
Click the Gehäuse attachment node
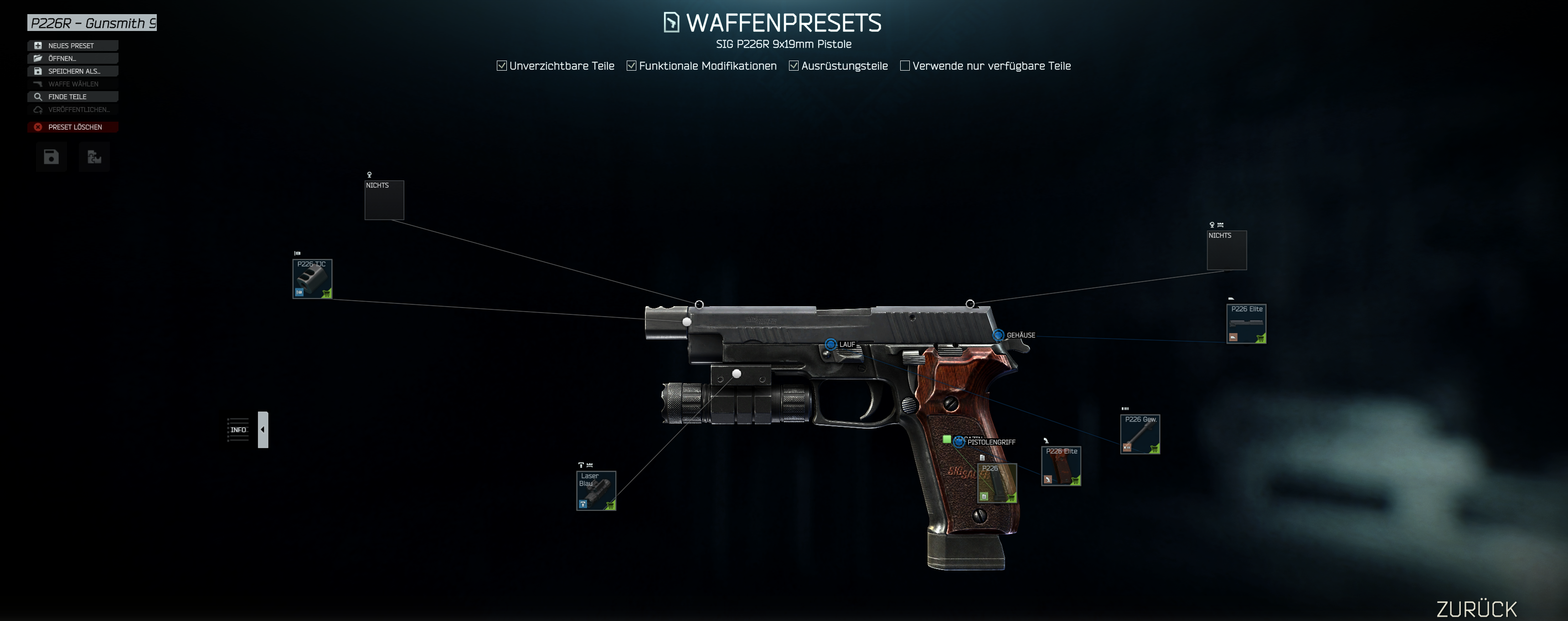point(998,335)
